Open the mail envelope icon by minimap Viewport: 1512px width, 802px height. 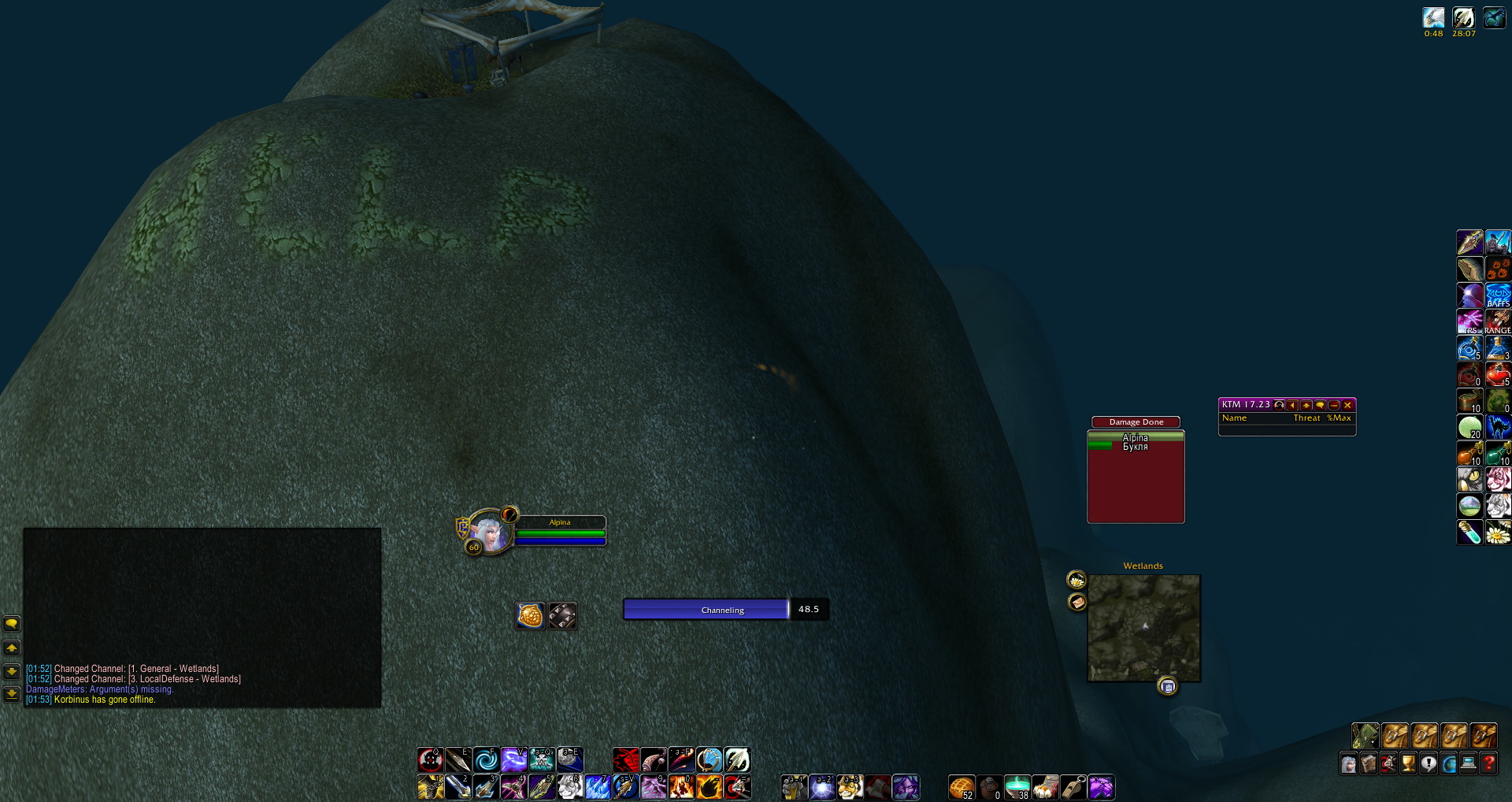coord(1077,603)
